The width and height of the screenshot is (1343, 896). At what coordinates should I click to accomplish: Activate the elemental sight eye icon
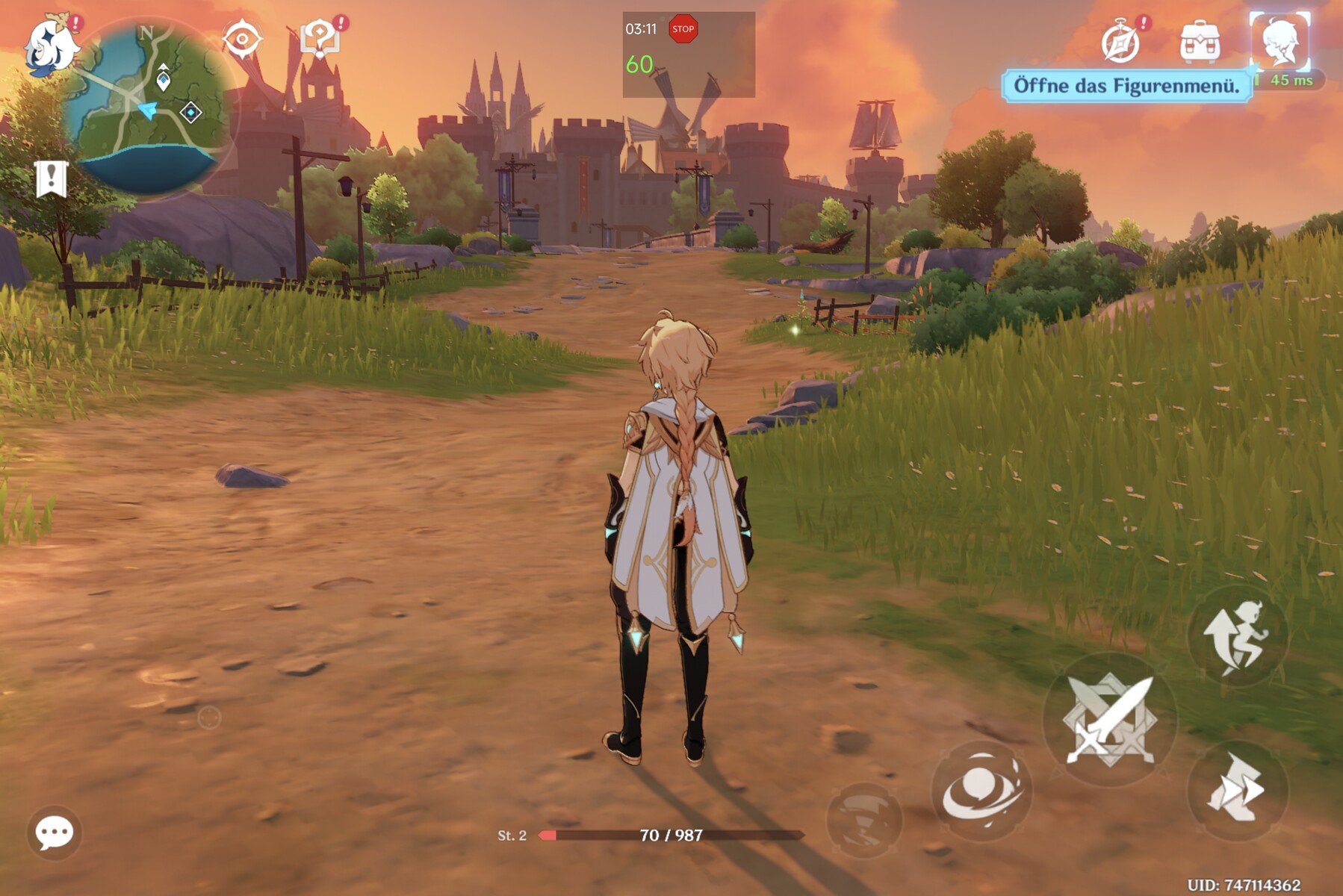tap(242, 40)
